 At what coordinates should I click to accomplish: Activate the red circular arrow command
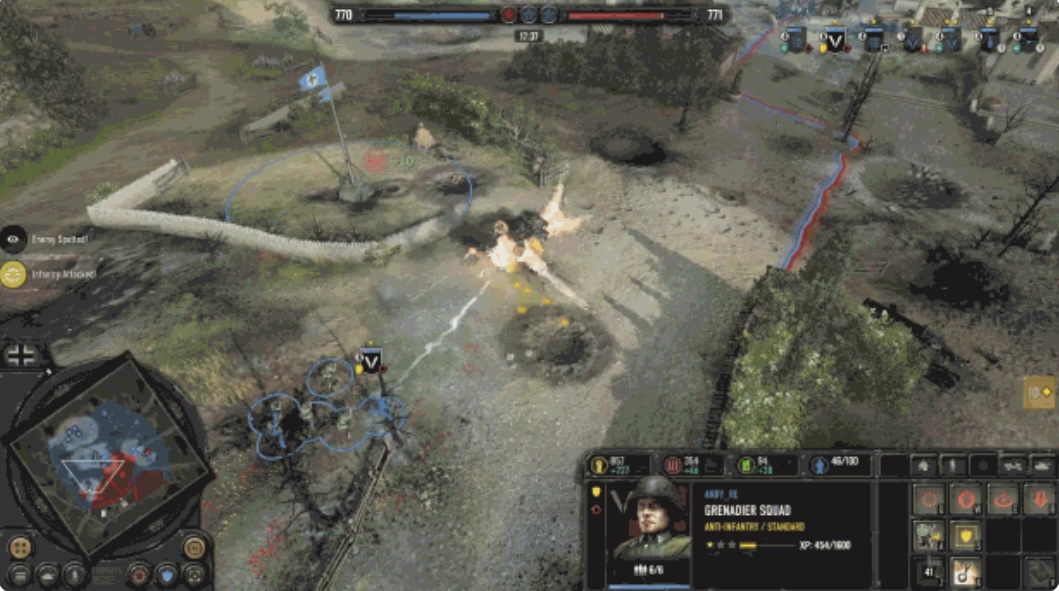(x=1002, y=499)
